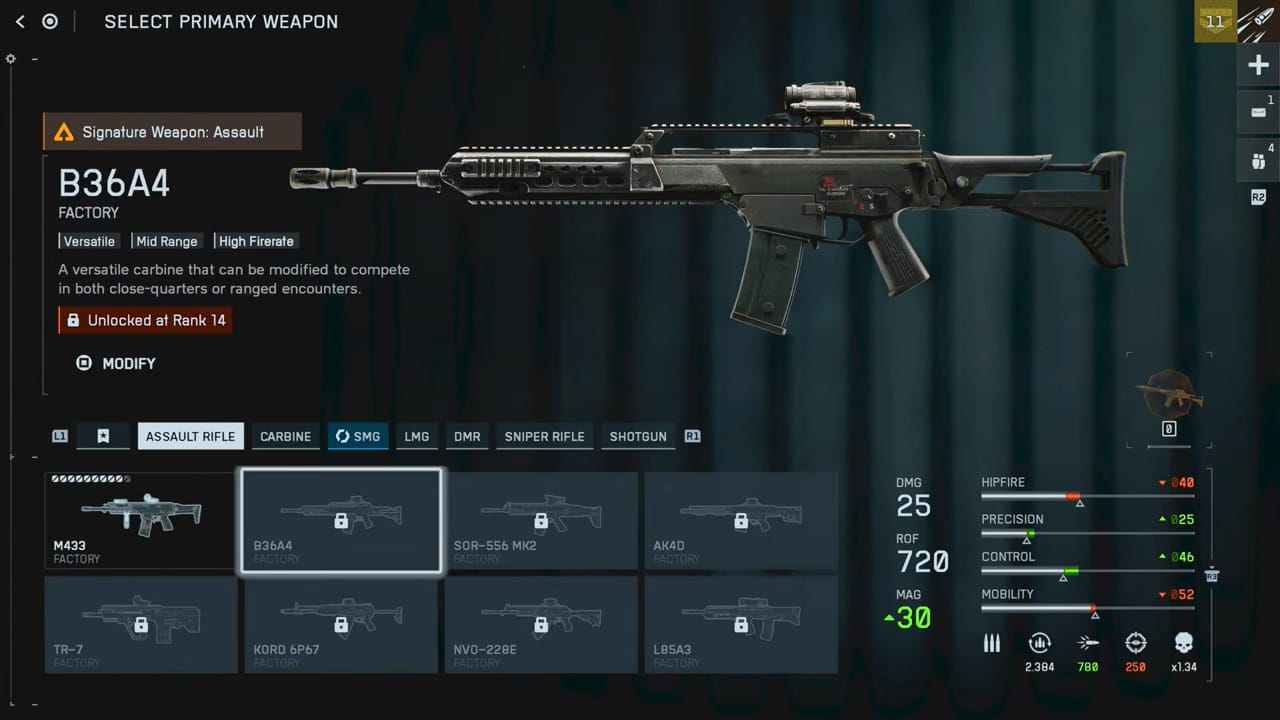Open the weapon charm slot showing 1

point(1258,110)
